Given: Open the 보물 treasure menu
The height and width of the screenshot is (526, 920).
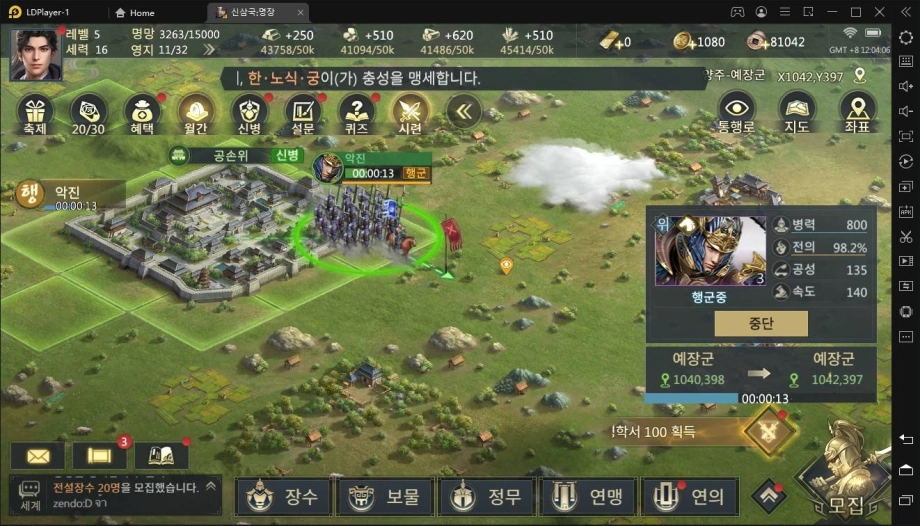Looking at the screenshot, I should point(385,496).
